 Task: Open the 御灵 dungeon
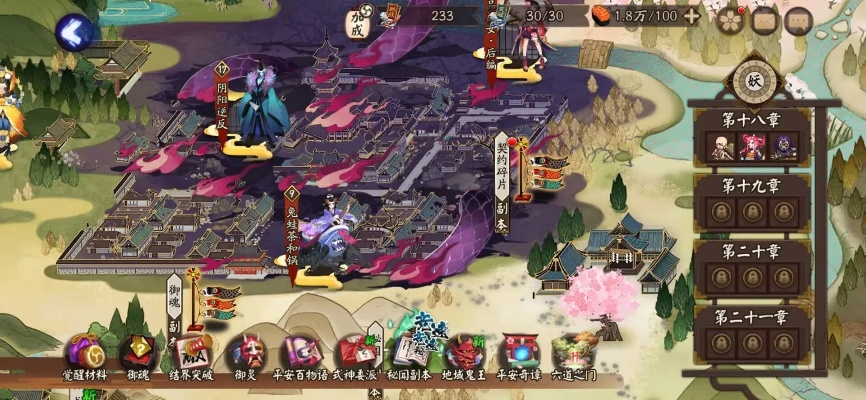click(245, 357)
